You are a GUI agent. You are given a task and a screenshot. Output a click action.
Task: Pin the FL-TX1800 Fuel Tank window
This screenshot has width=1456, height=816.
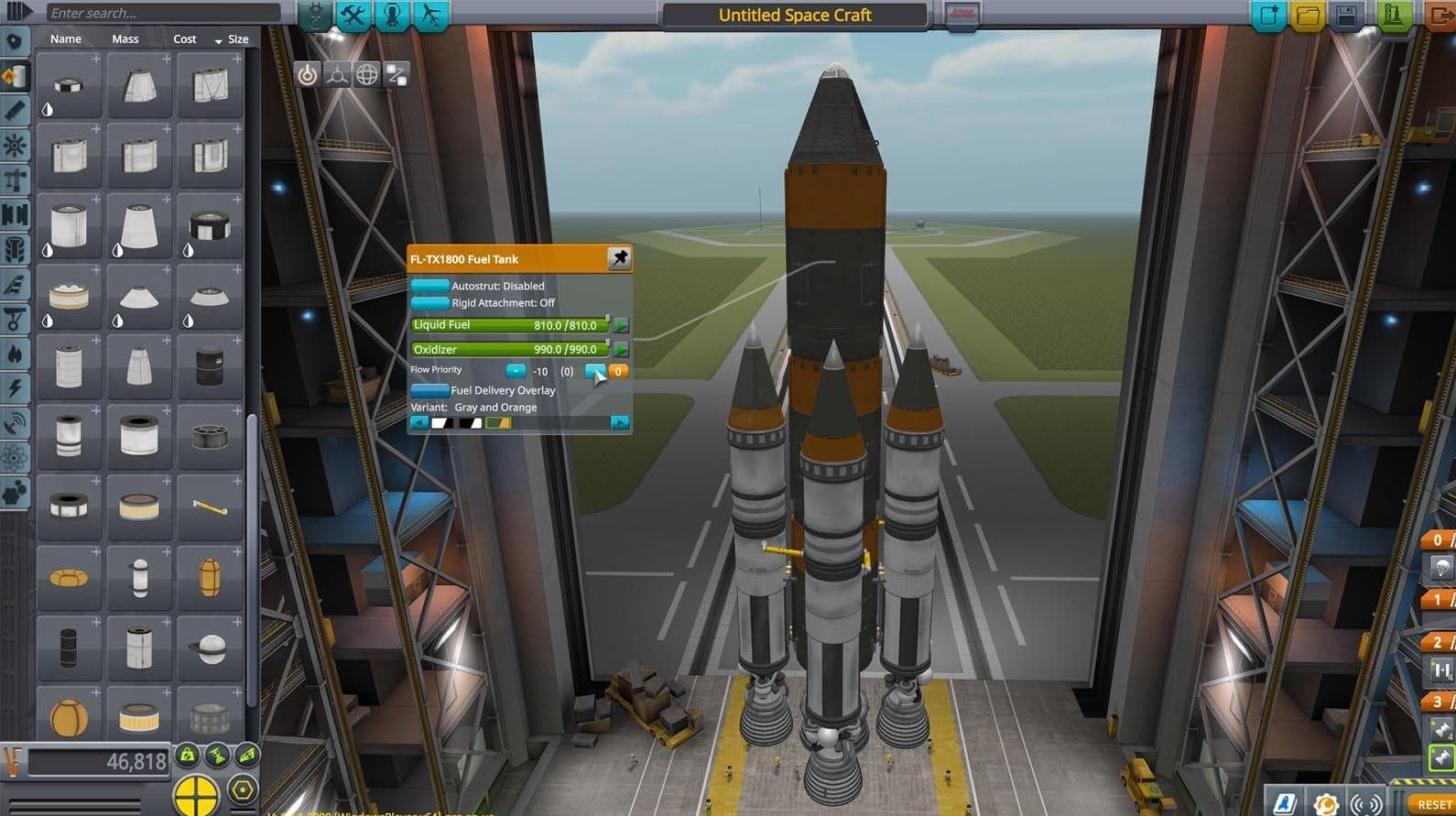click(619, 258)
